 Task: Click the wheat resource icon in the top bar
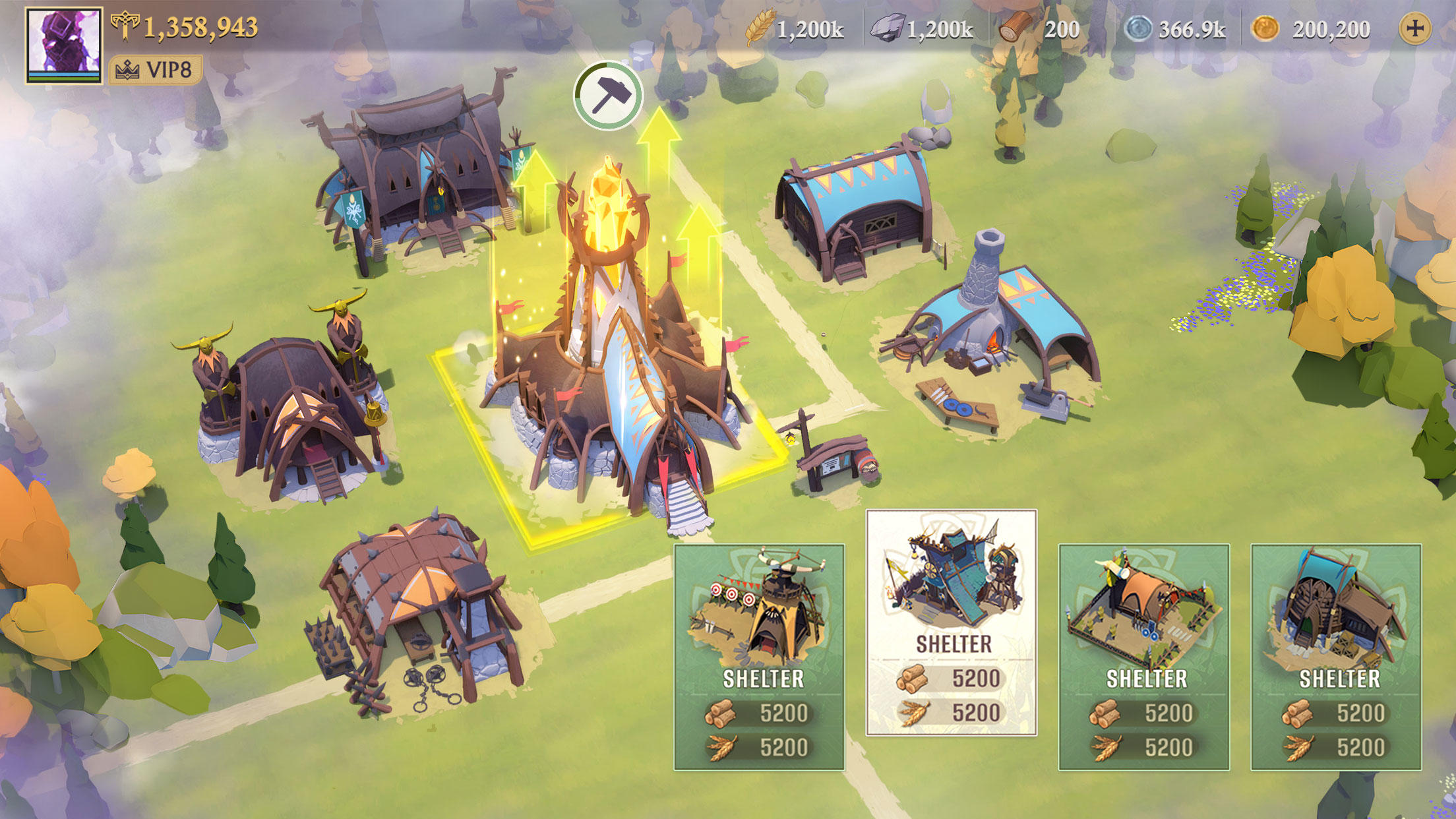pos(760,28)
